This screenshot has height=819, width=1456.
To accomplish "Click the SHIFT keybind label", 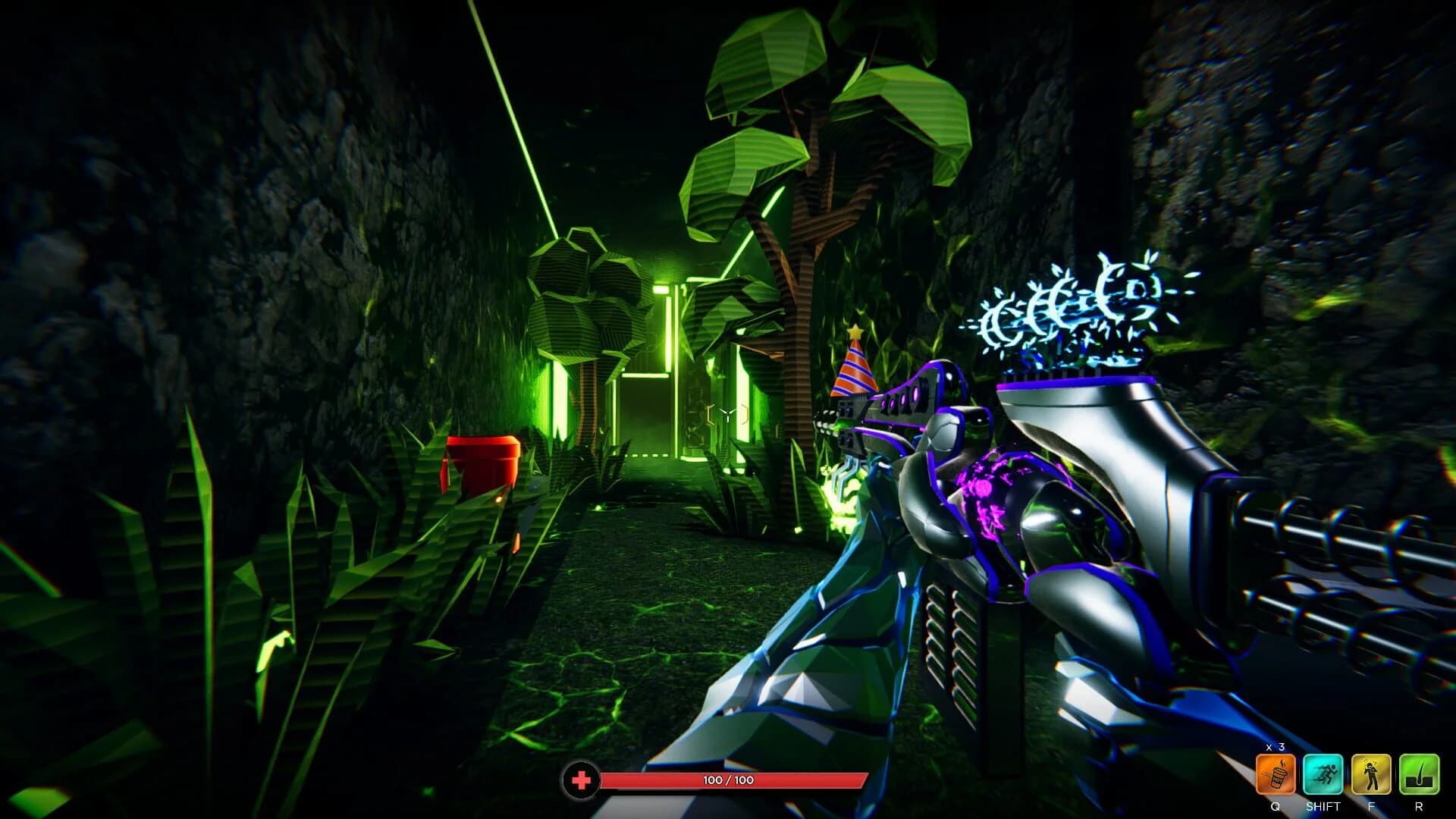I will 1323,805.
